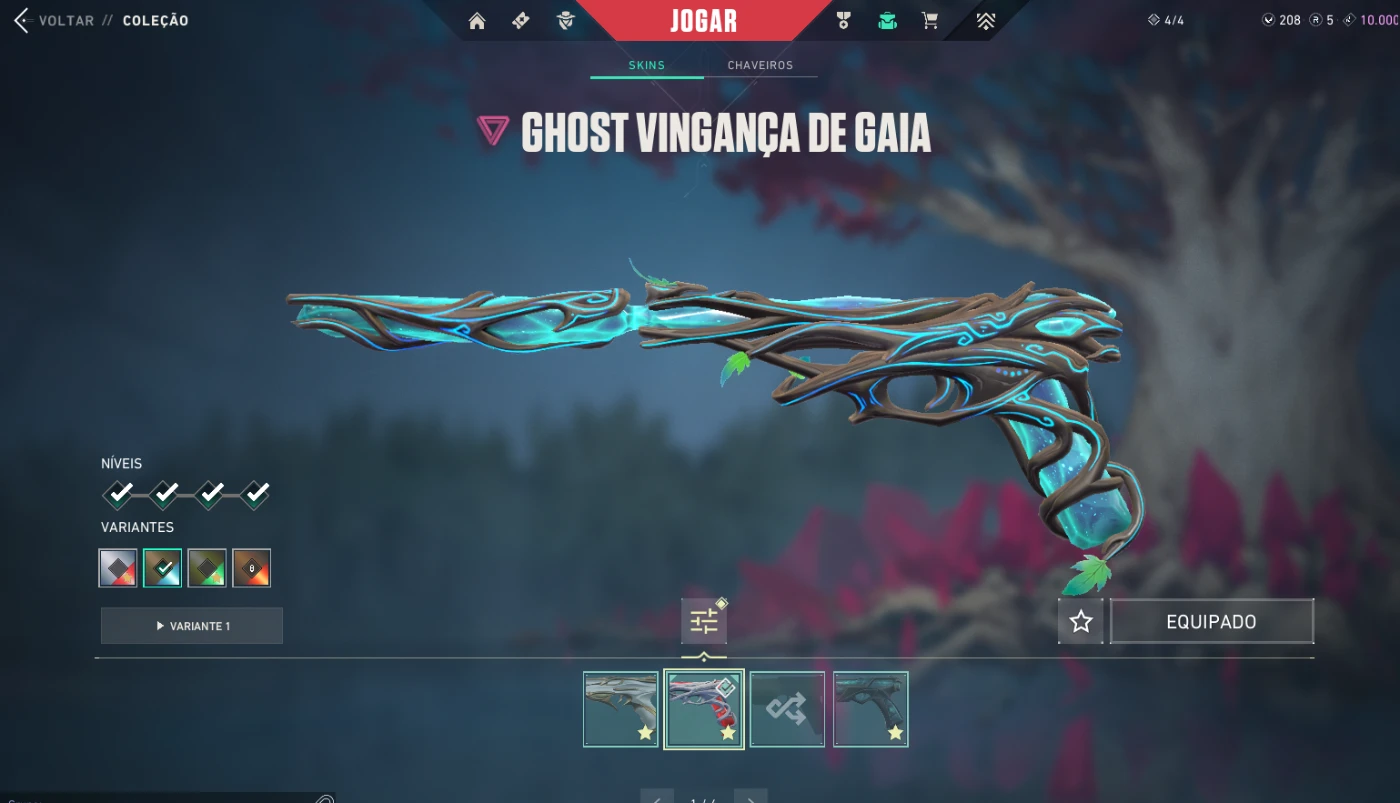
Task: Select the dark teal Ghost skin thumbnail
Action: tap(870, 709)
